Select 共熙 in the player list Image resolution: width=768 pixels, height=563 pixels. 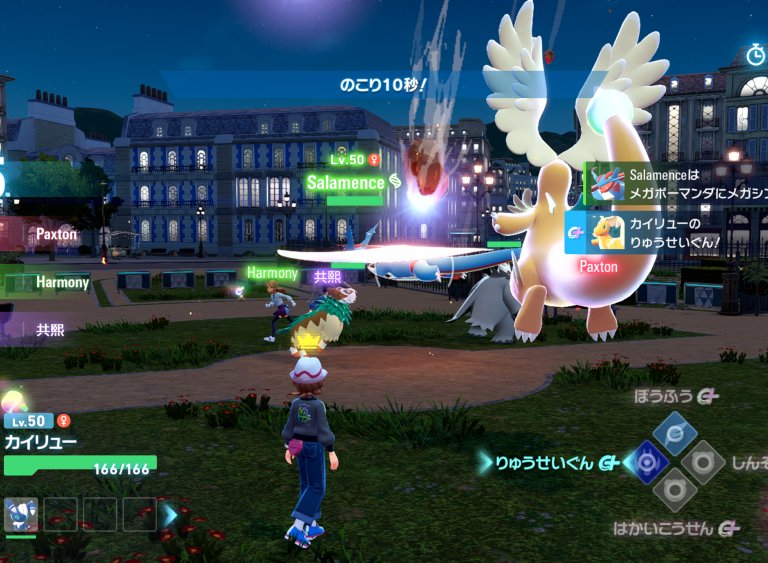(x=50, y=329)
